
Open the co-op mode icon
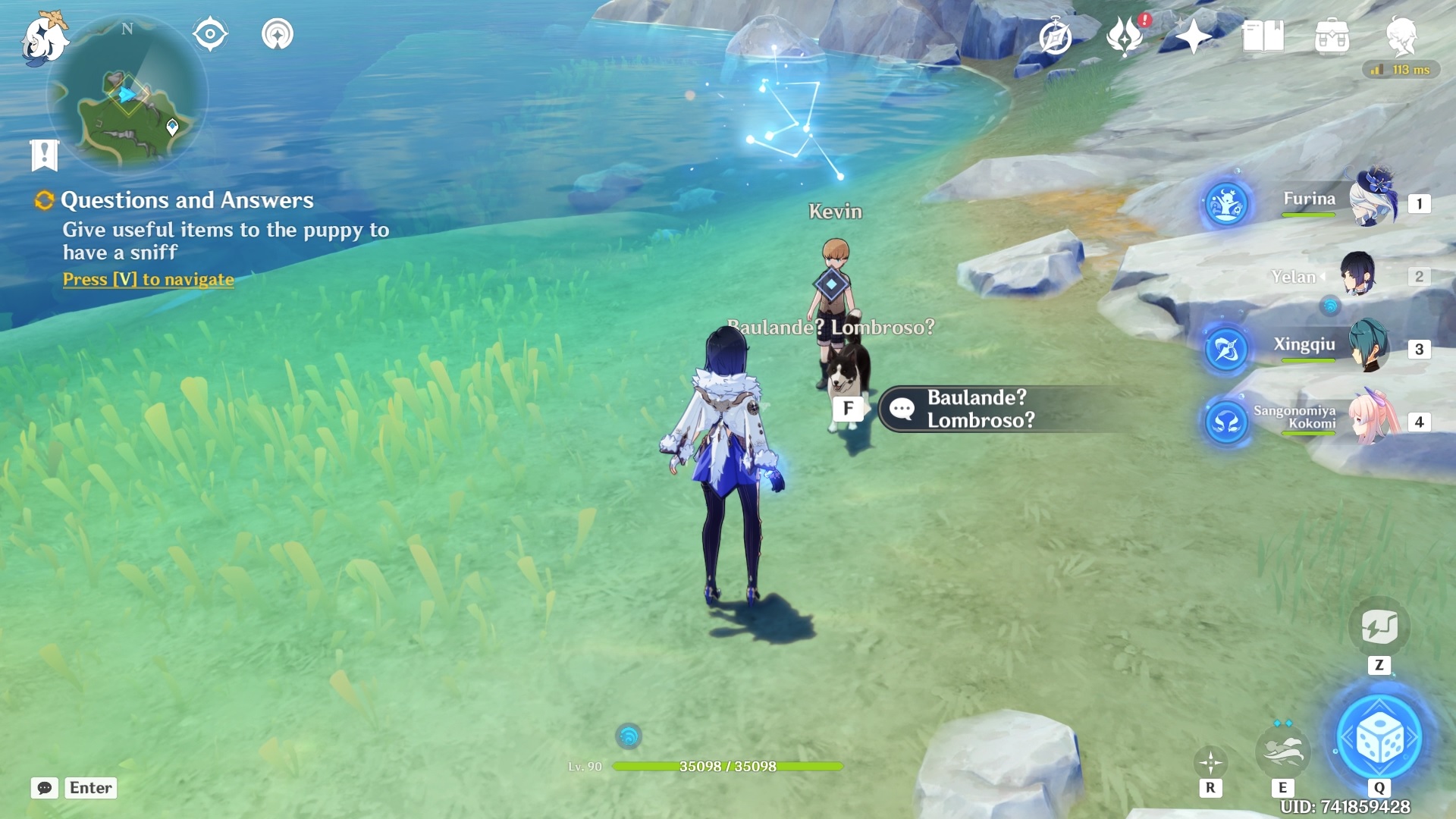[278, 35]
